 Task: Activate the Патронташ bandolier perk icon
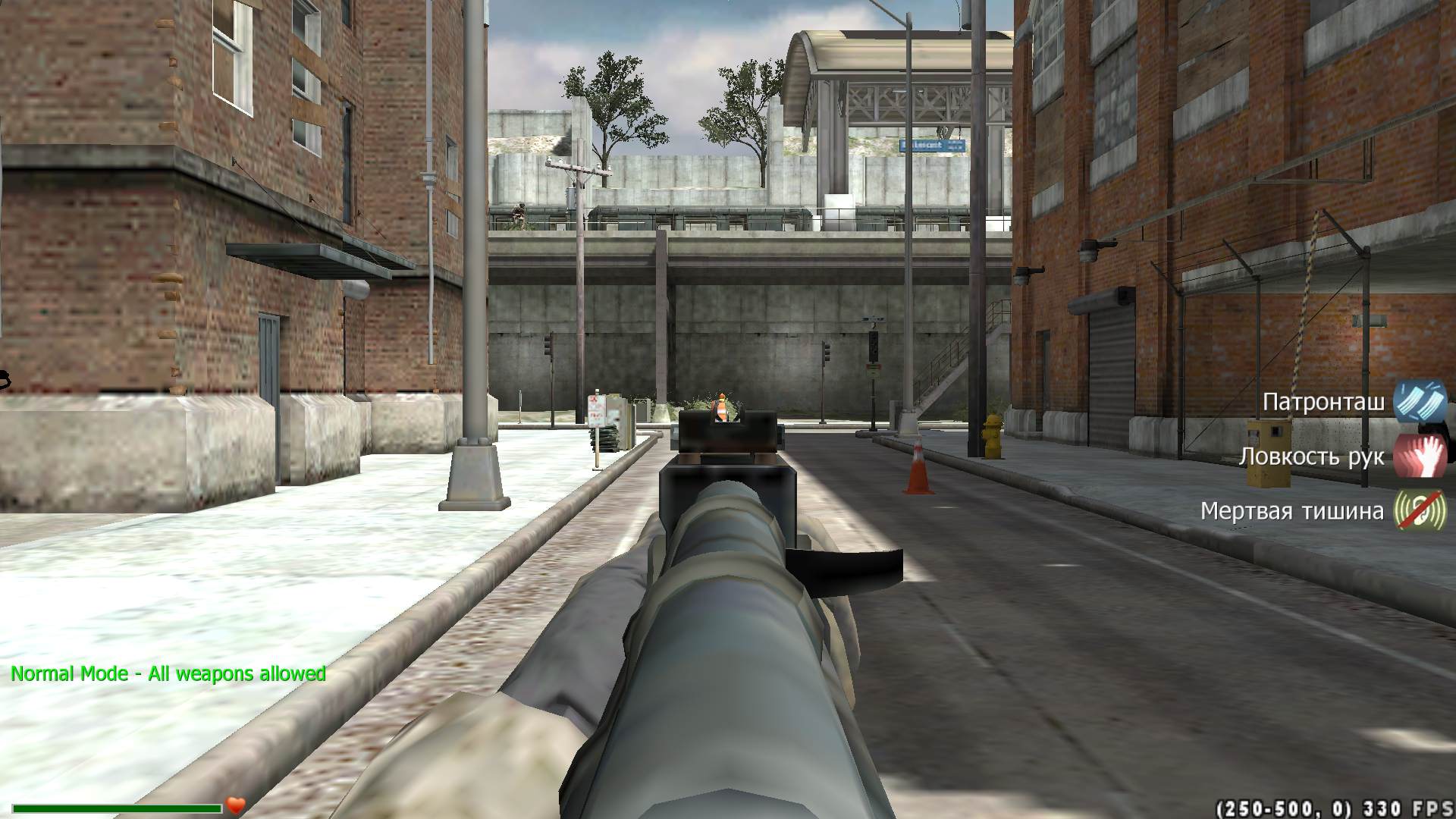click(1424, 402)
